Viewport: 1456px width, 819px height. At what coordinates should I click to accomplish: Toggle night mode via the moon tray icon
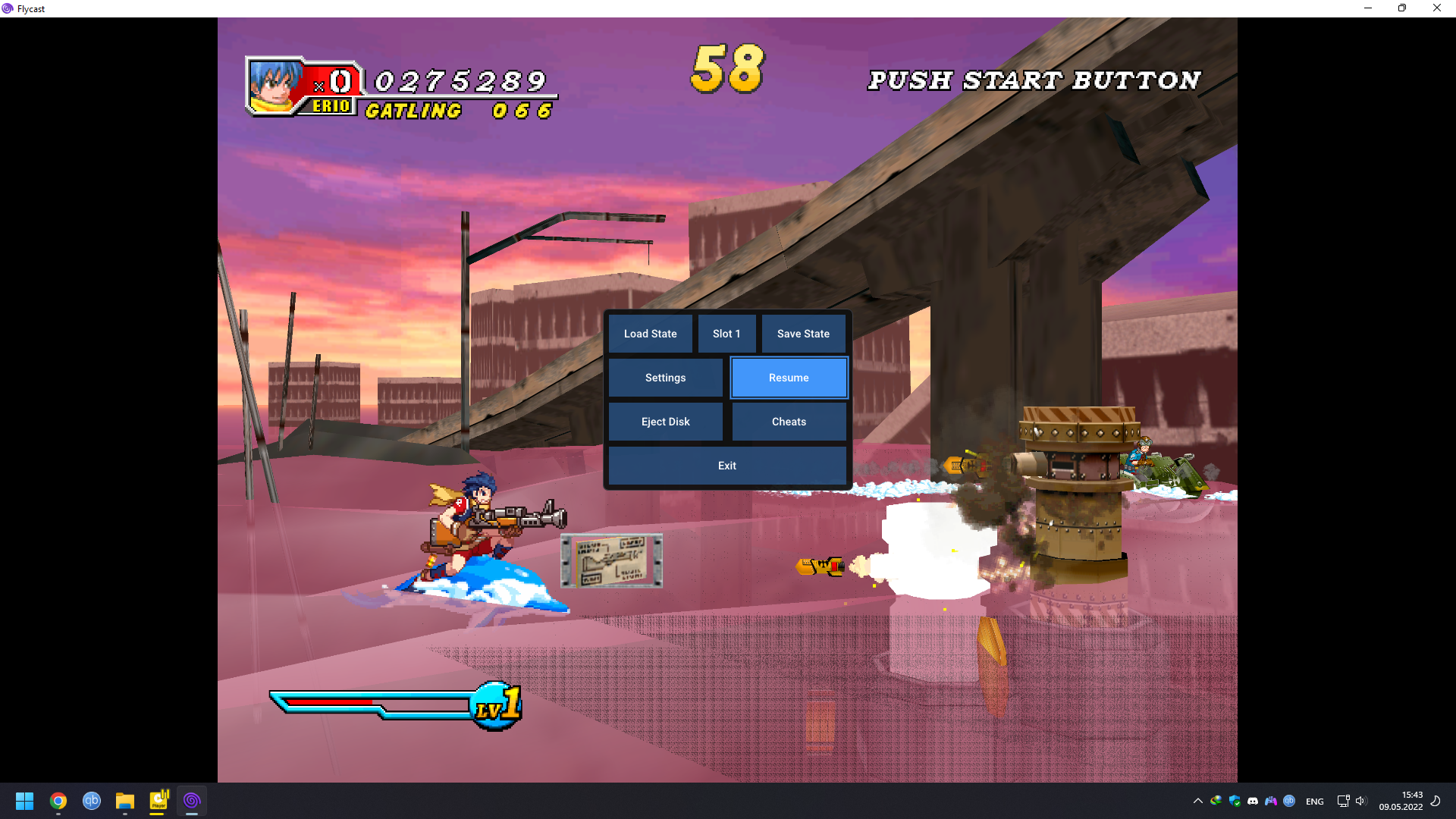tap(1437, 801)
